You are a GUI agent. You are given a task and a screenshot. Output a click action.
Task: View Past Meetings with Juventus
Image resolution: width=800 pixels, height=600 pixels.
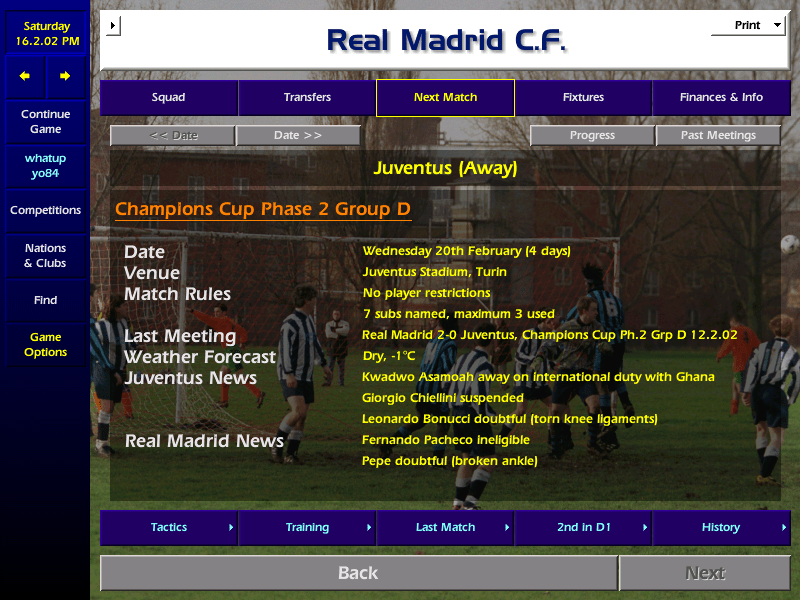coord(718,136)
